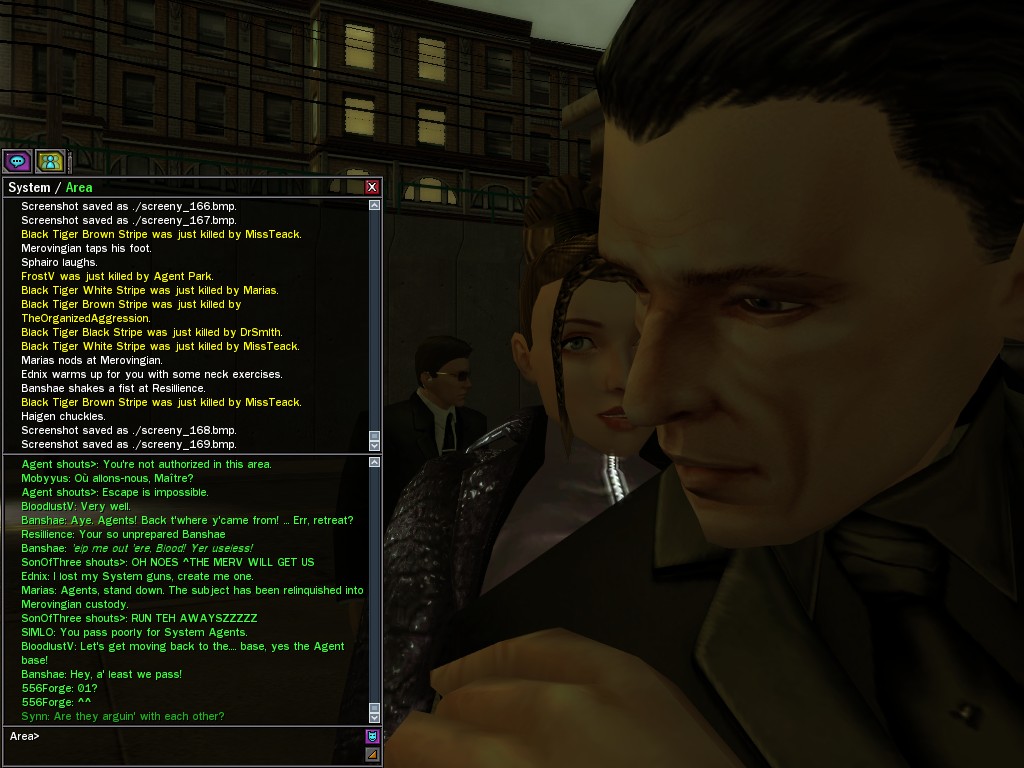Open the purple emote face button

[372, 737]
